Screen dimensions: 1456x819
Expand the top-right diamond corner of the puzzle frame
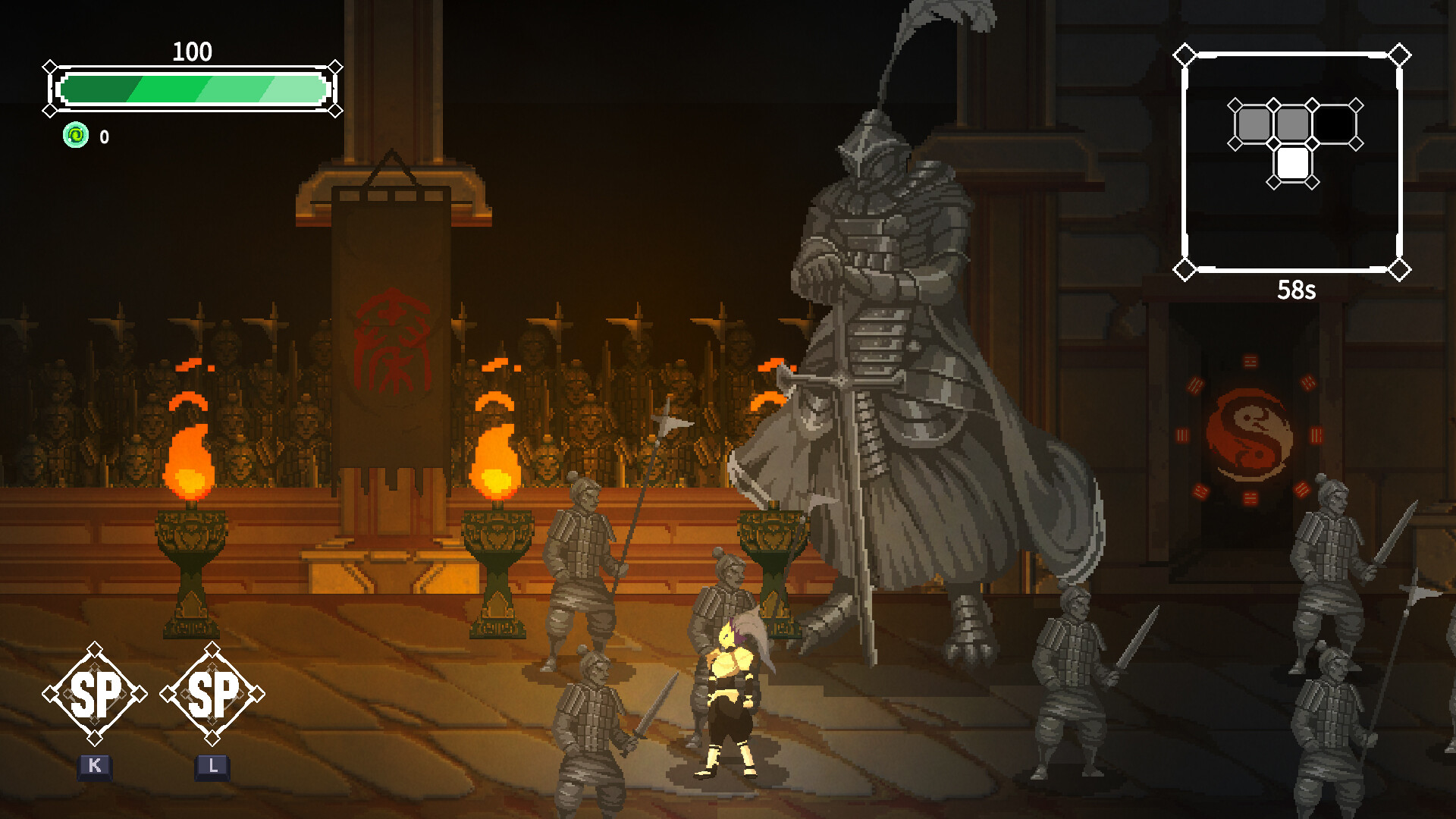click(x=1398, y=53)
